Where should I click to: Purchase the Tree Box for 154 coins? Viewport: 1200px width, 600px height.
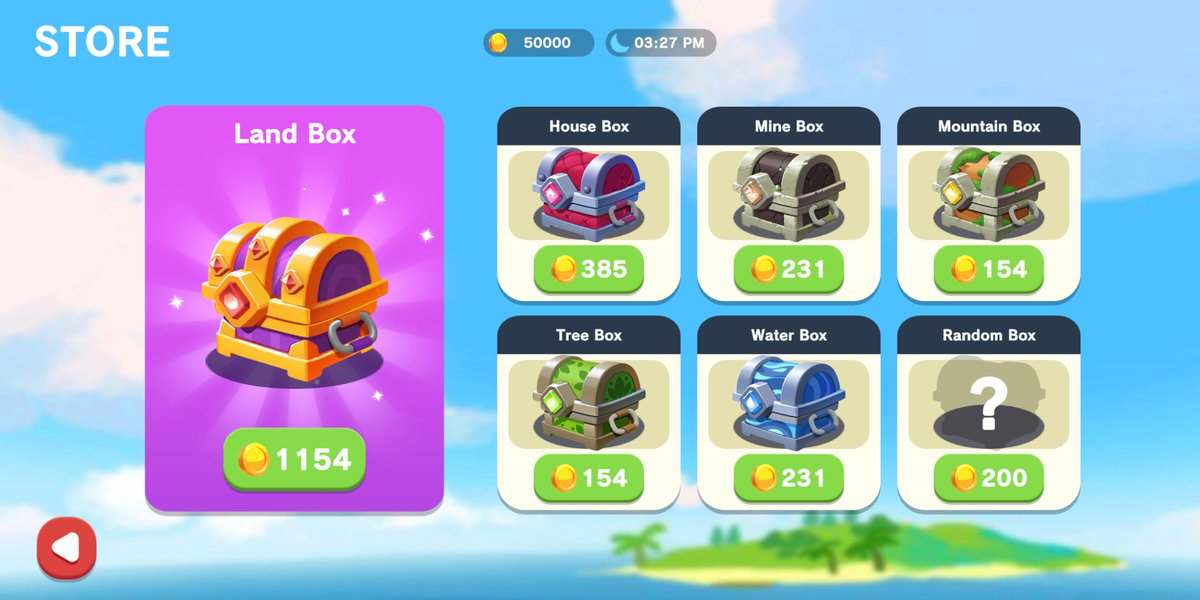coord(588,478)
